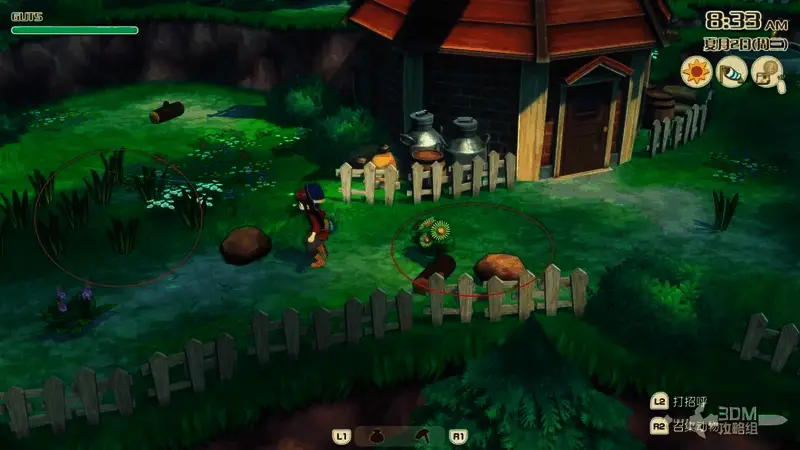
Task: Select the pouch bag in the tool bar
Action: click(377, 436)
